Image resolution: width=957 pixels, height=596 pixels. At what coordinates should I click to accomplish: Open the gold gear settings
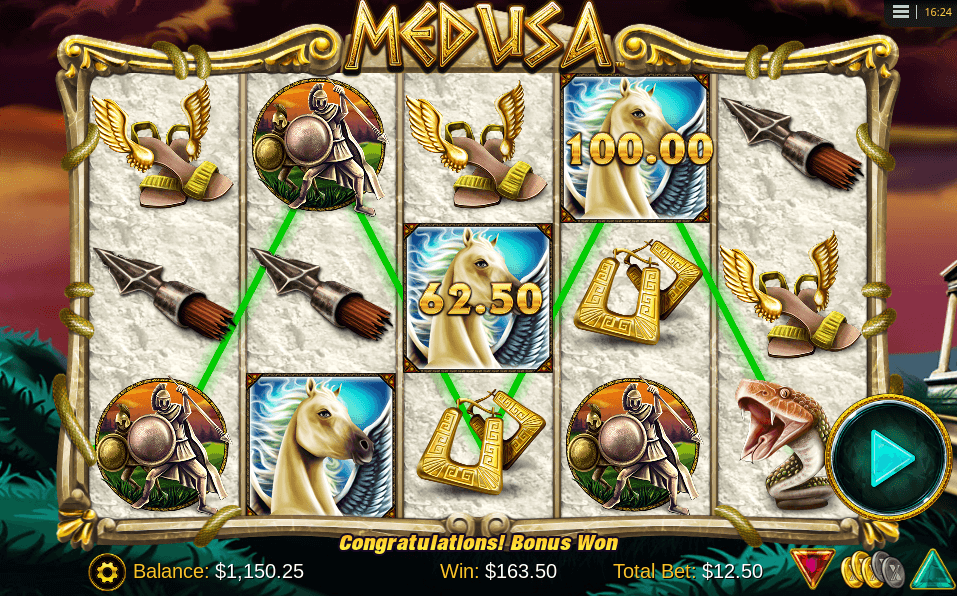(x=107, y=571)
